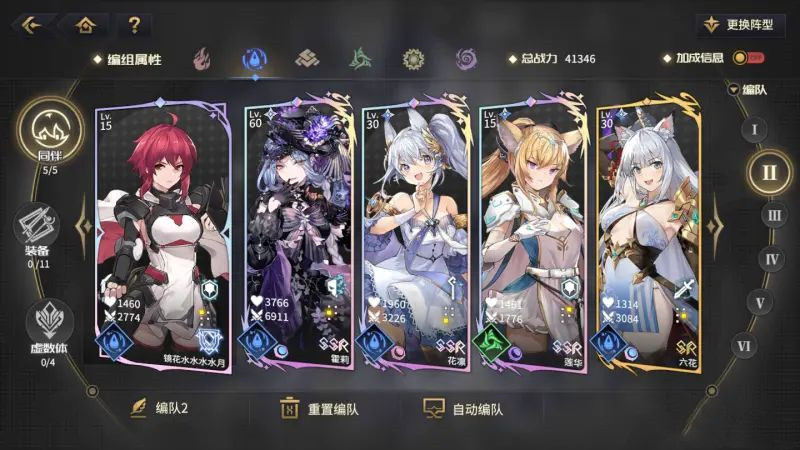This screenshot has height=450, width=800.
Task: Toggle the 加成信息 bonus info switch
Action: pos(747,59)
